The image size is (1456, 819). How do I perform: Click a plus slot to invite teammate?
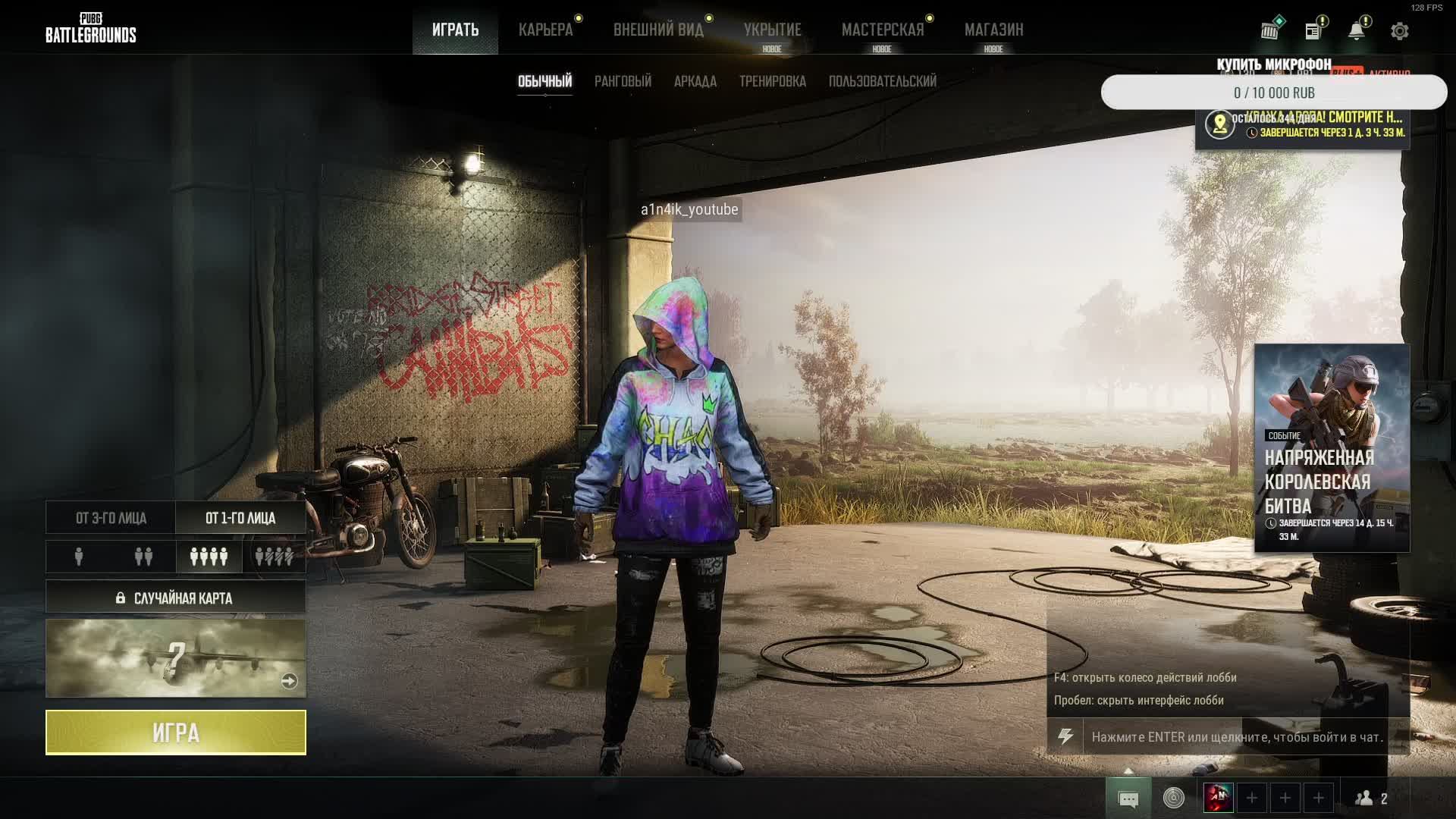tap(1251, 797)
